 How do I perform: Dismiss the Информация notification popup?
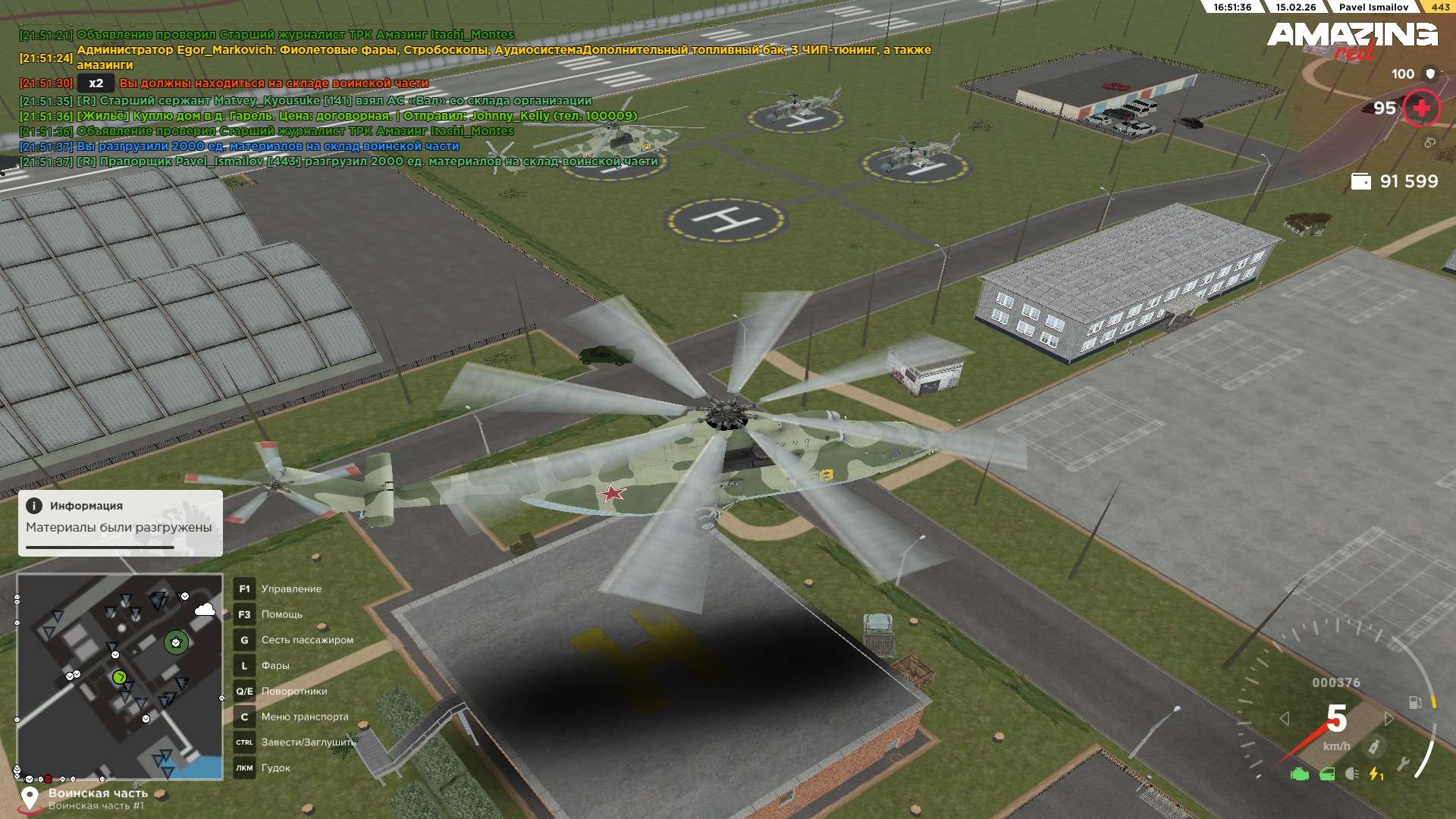pyautogui.click(x=120, y=522)
